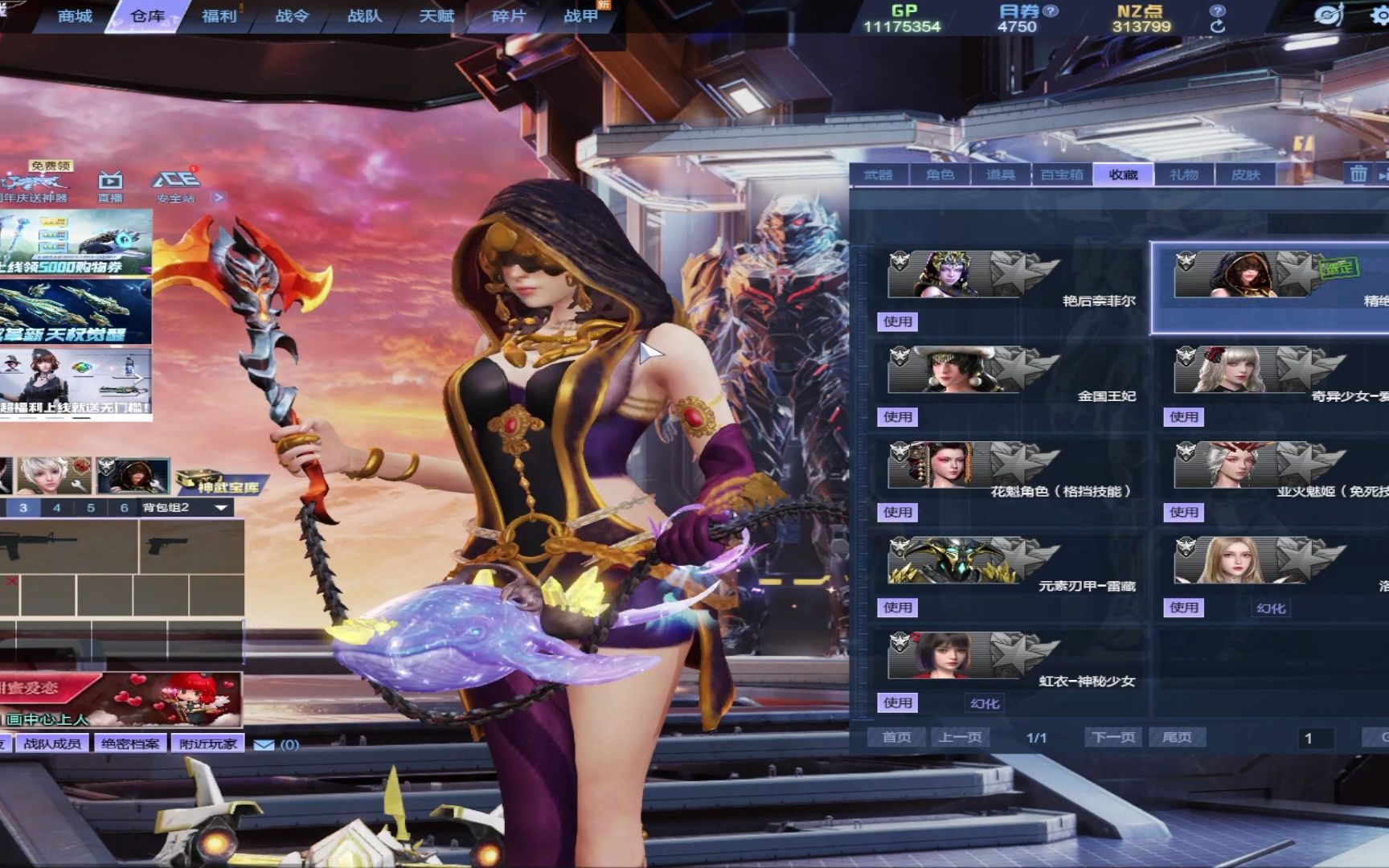Go to 下一页 next page
1389x868 pixels.
click(1113, 737)
